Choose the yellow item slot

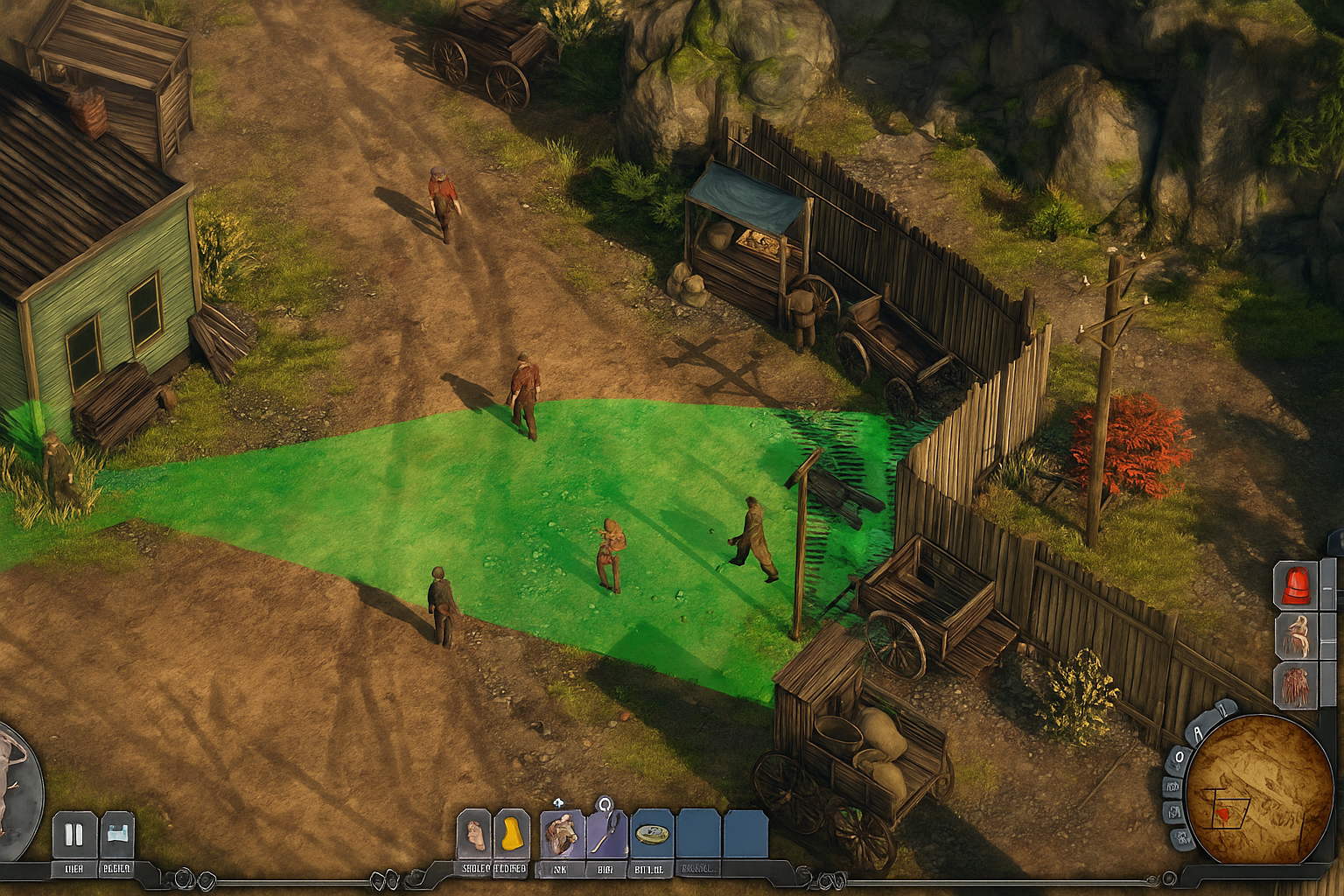tap(512, 834)
